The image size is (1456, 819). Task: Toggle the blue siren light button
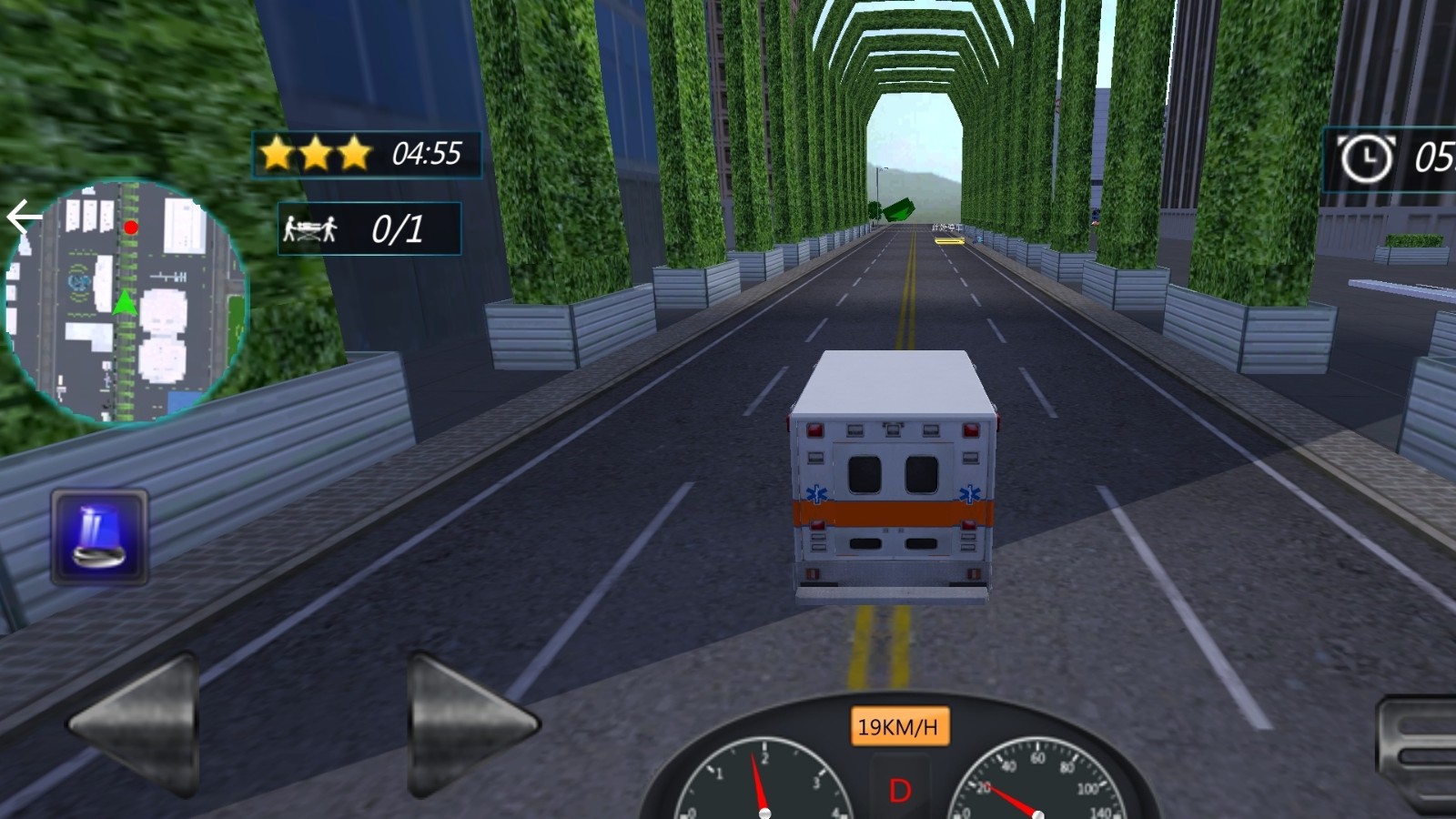click(99, 537)
